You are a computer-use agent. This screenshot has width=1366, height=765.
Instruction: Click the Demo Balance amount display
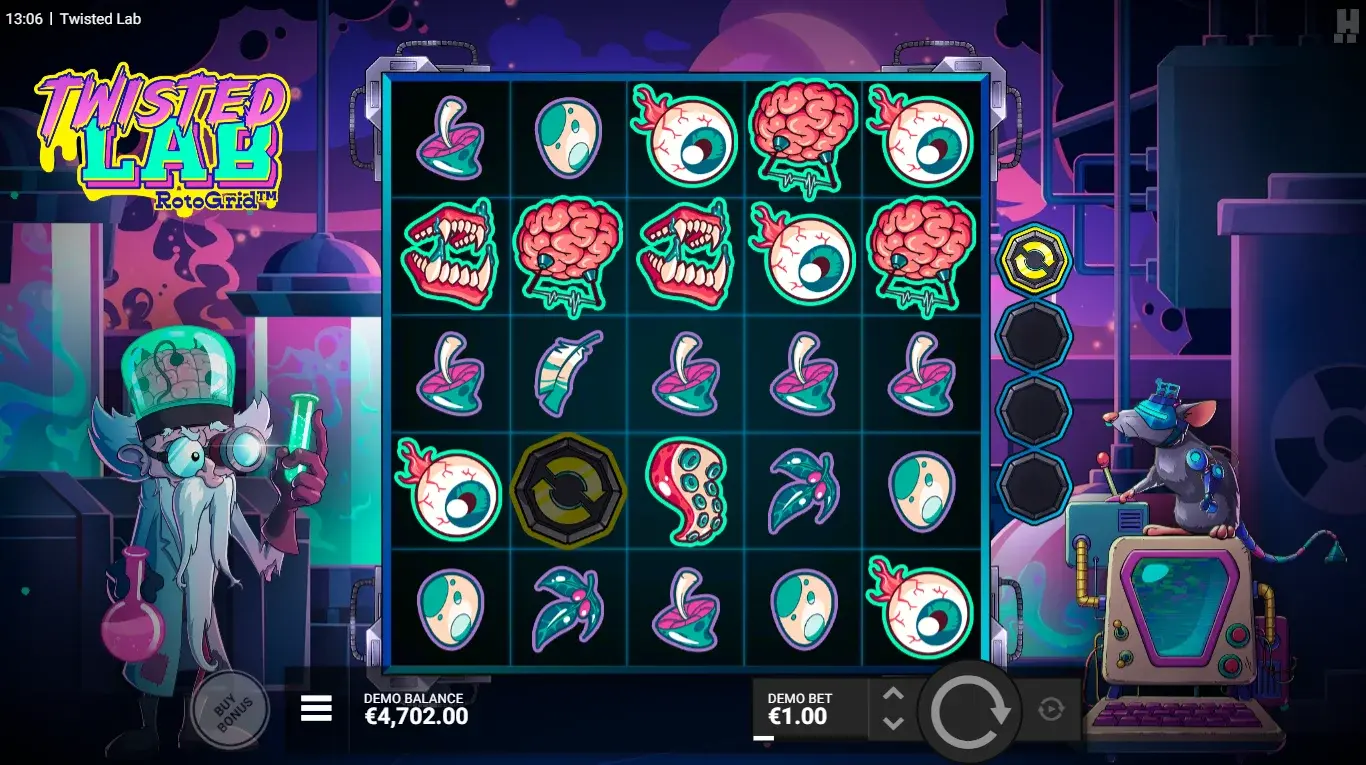(417, 716)
